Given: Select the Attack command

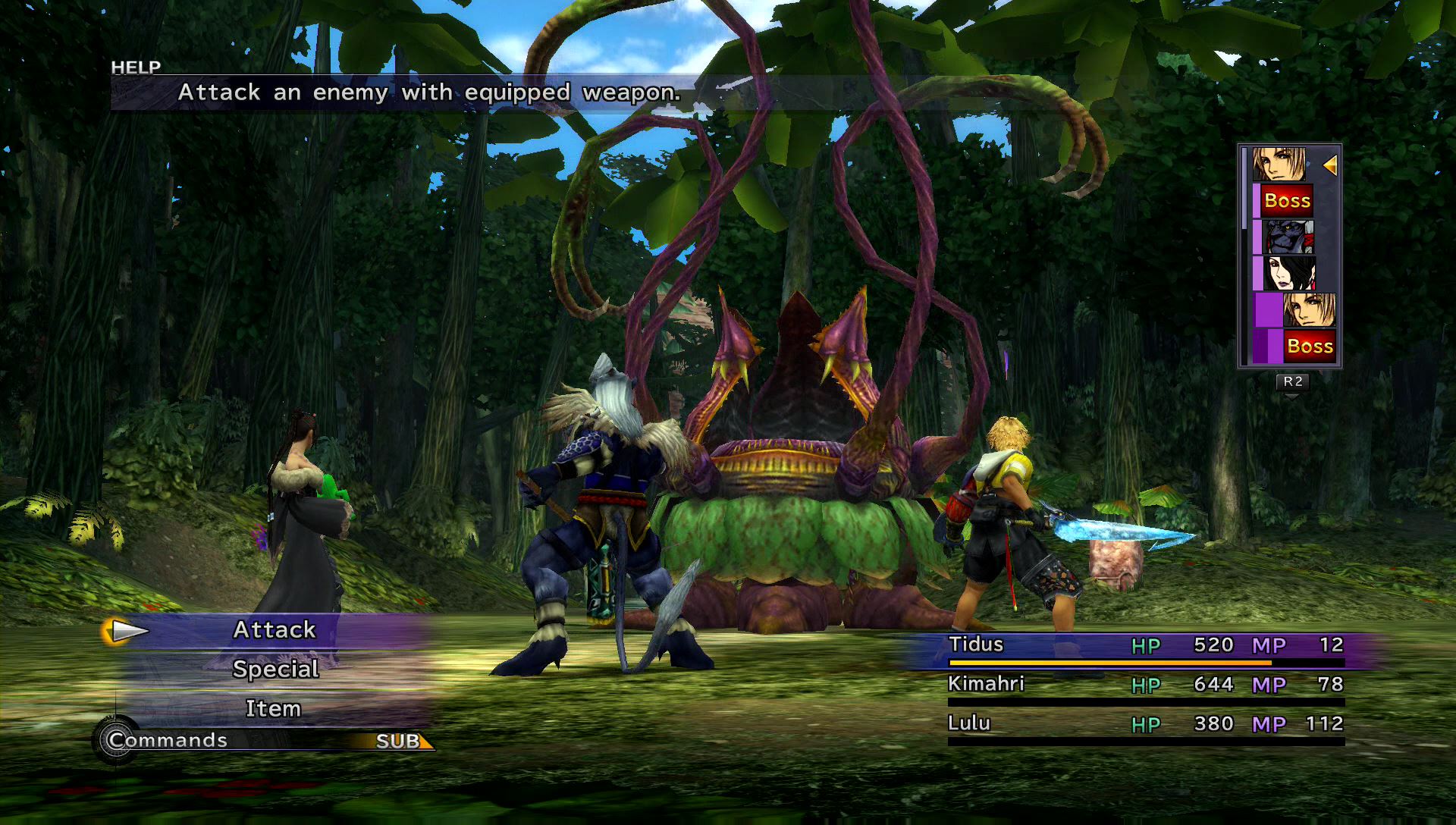Looking at the screenshot, I should tap(274, 630).
